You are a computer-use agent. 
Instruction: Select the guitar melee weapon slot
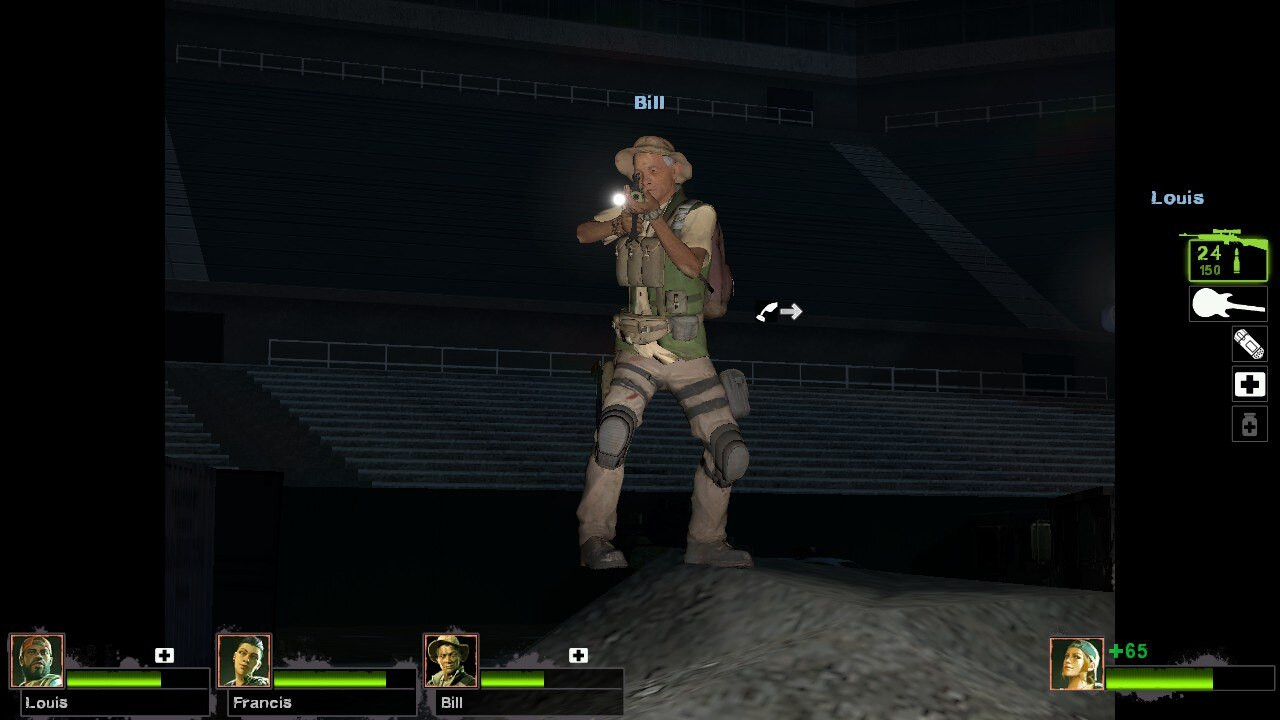(x=1228, y=303)
